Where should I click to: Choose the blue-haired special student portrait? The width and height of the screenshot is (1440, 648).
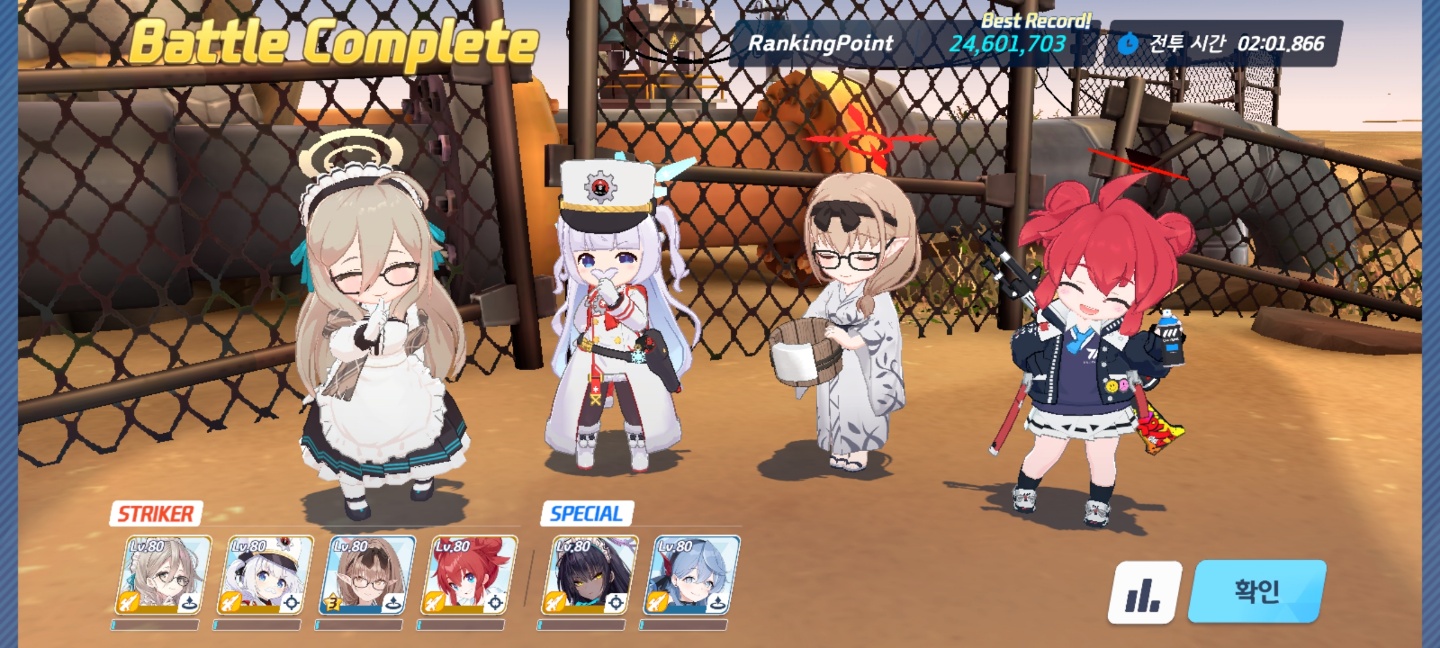(x=693, y=576)
